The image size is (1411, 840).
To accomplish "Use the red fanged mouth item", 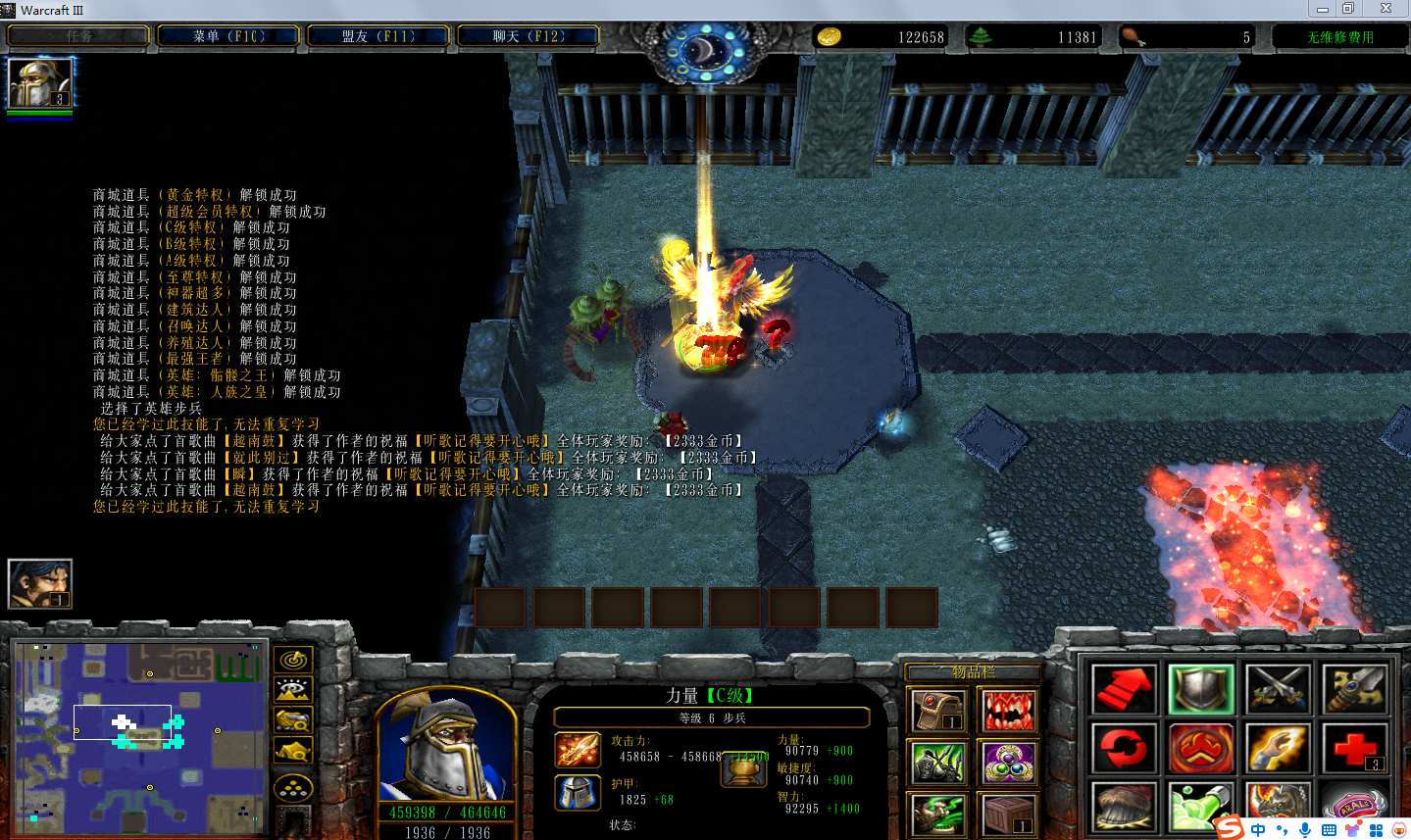I will (1008, 710).
